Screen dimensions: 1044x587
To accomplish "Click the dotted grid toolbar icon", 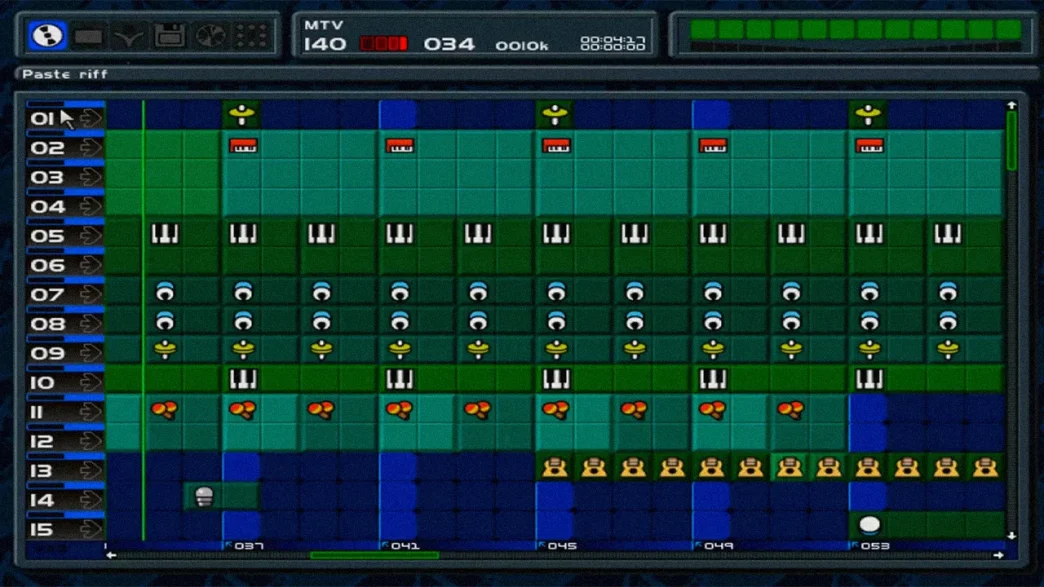I will tap(251, 36).
